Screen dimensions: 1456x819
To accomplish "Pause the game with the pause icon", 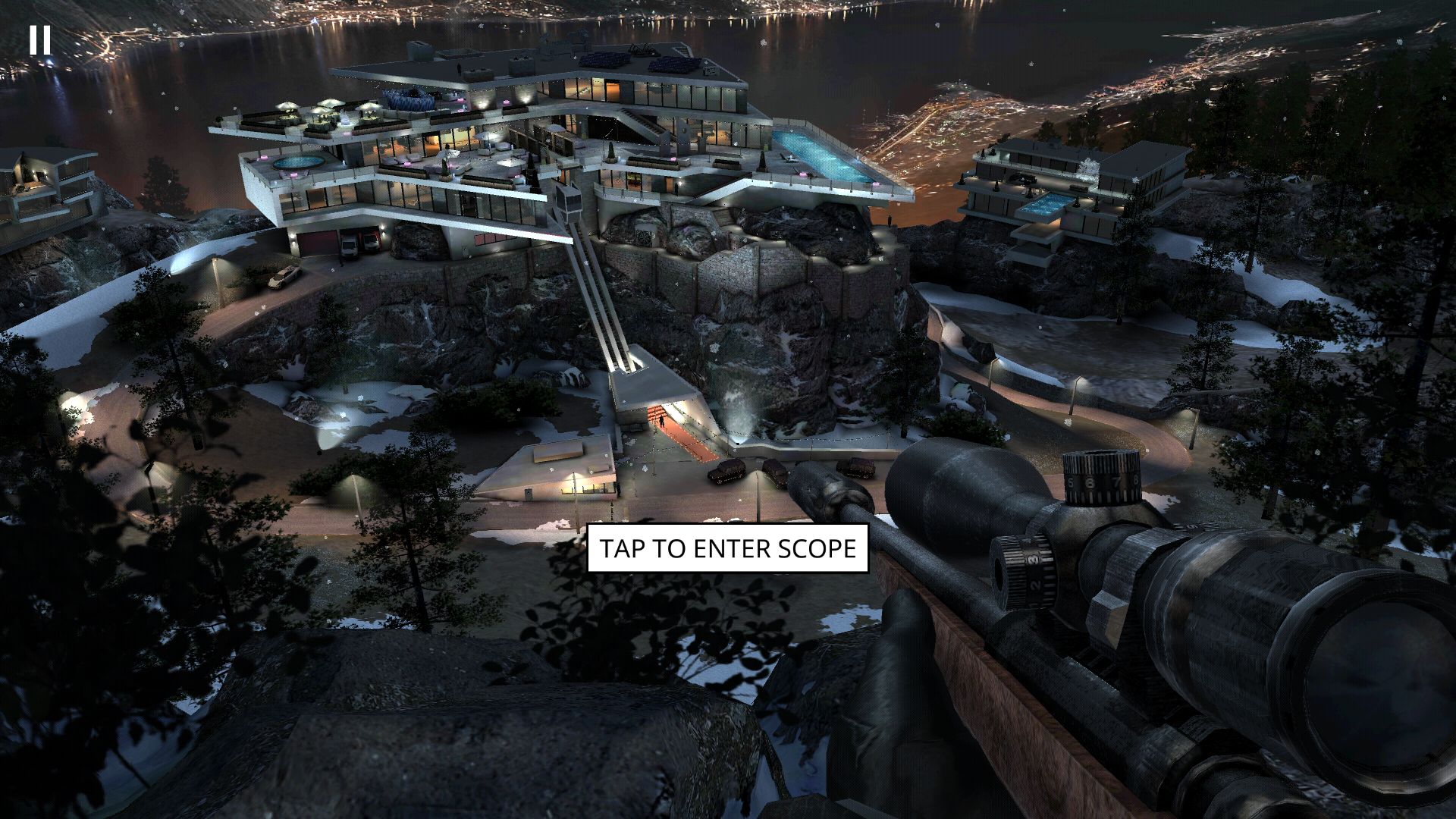I will click(40, 39).
